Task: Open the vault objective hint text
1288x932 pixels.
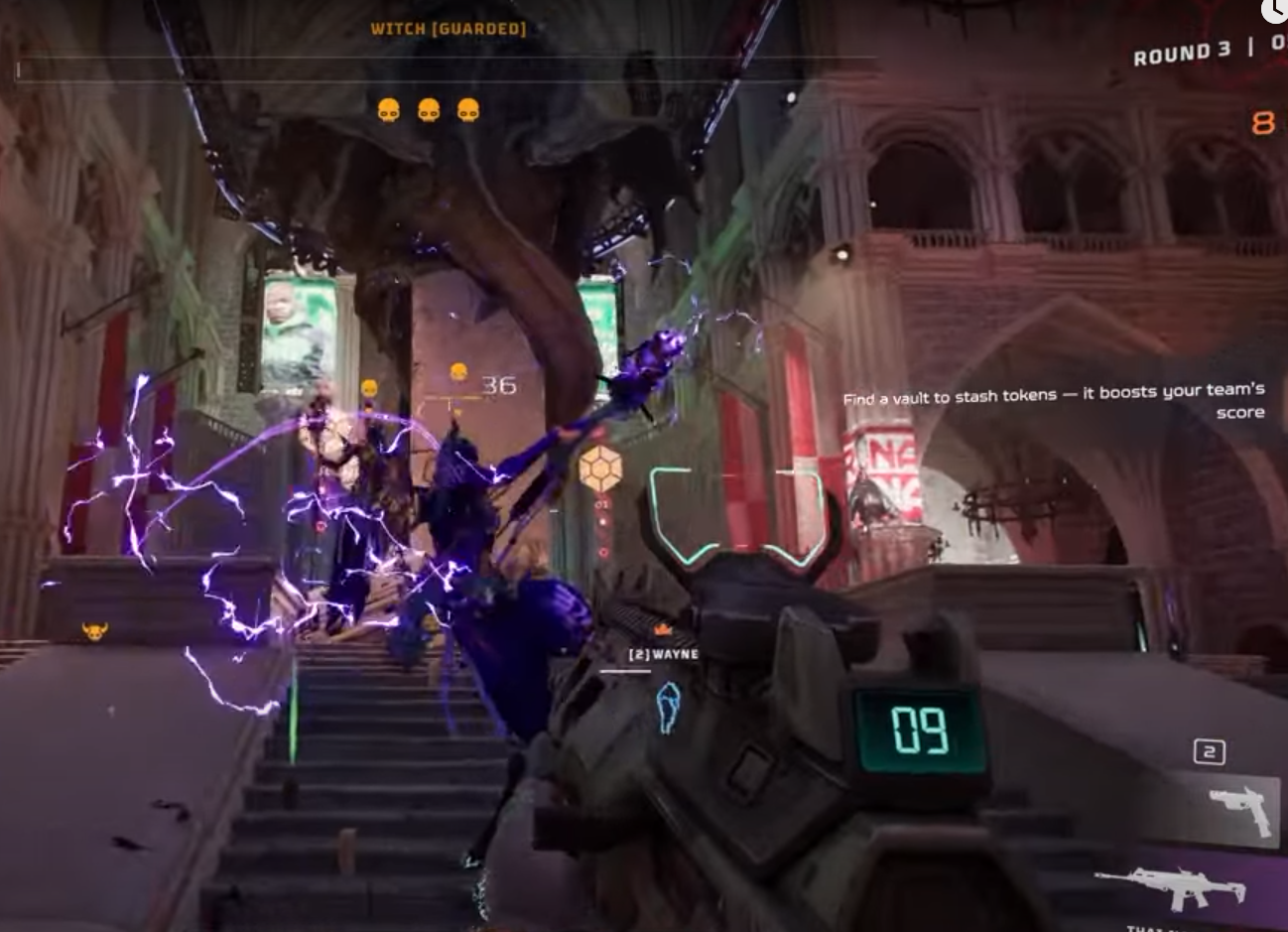Action: pyautogui.click(x=1054, y=401)
